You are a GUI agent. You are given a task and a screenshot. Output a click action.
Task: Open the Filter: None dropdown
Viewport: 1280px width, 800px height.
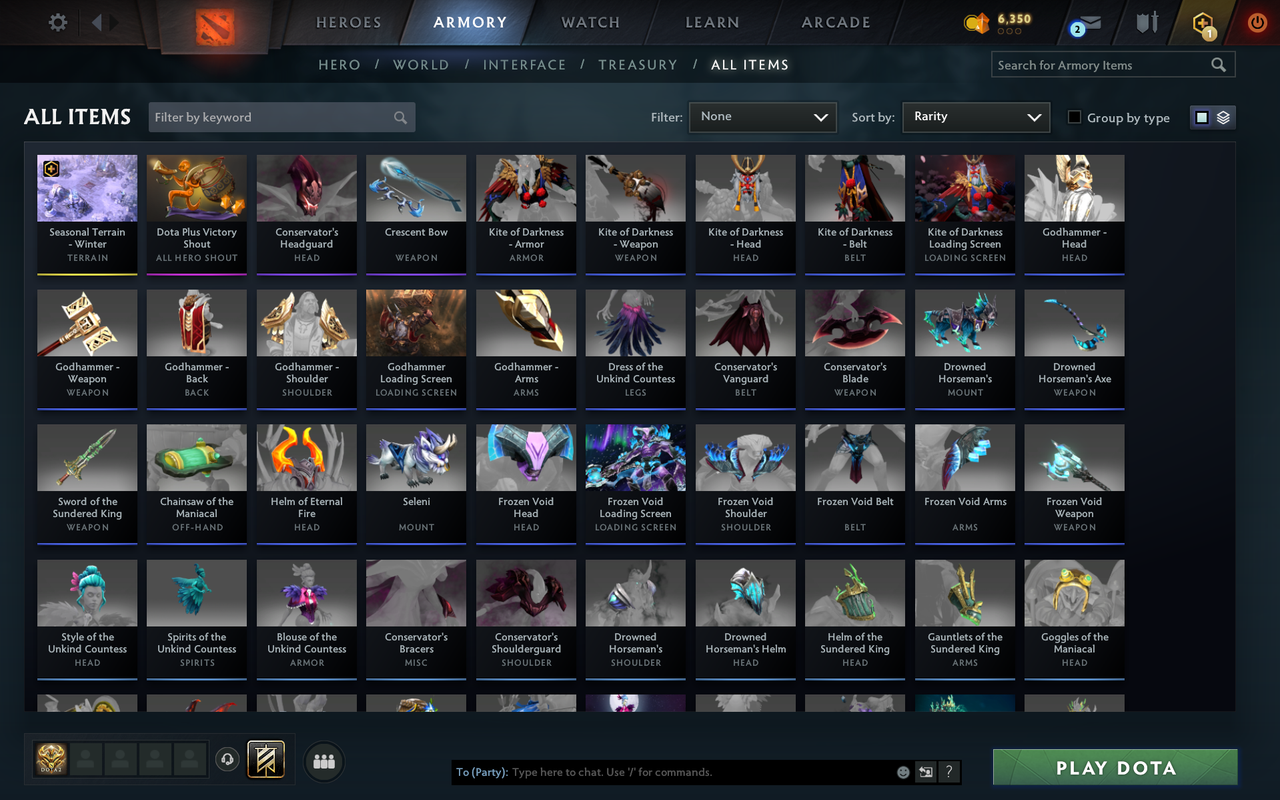(x=762, y=117)
